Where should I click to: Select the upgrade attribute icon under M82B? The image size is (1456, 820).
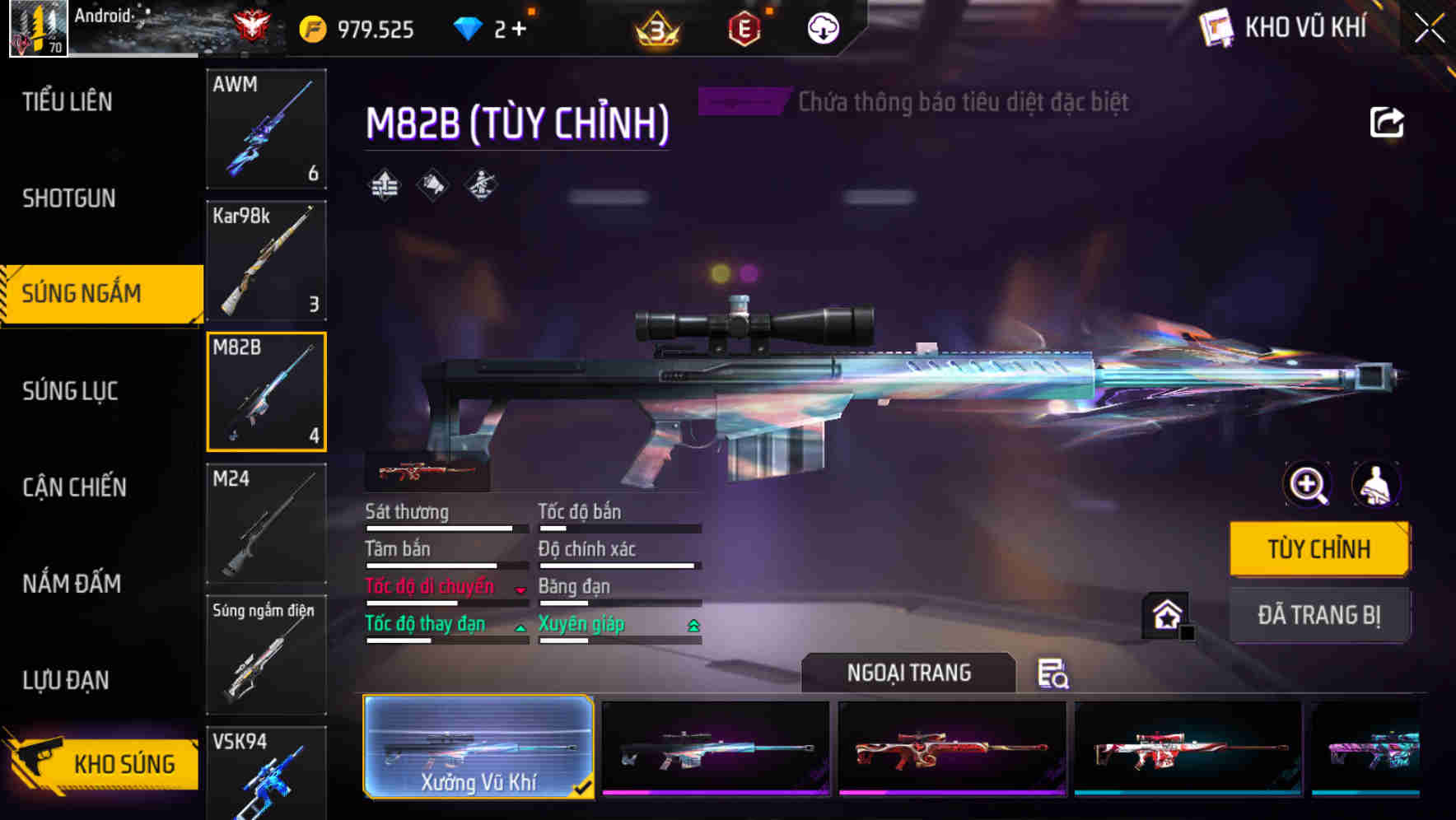(x=383, y=186)
